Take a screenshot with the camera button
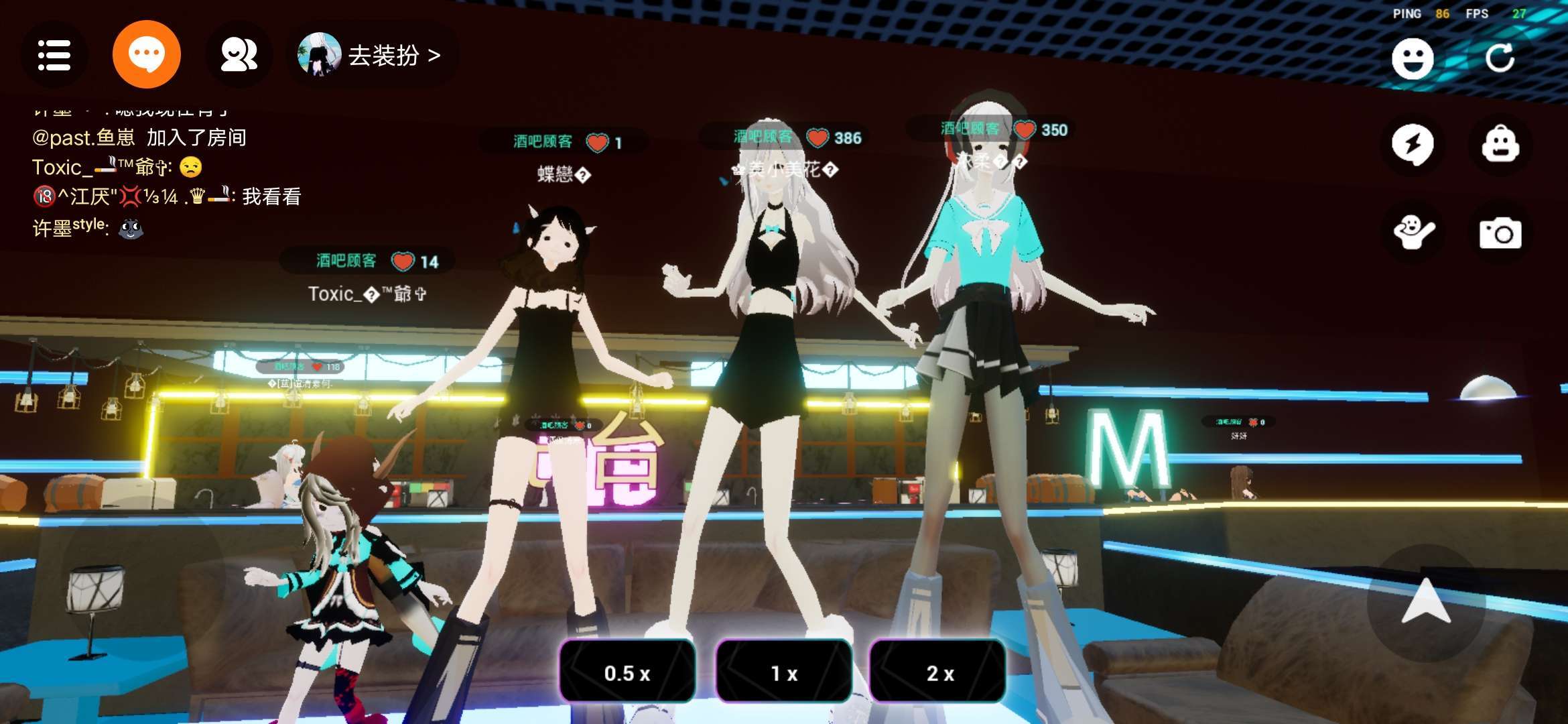 pos(1500,233)
